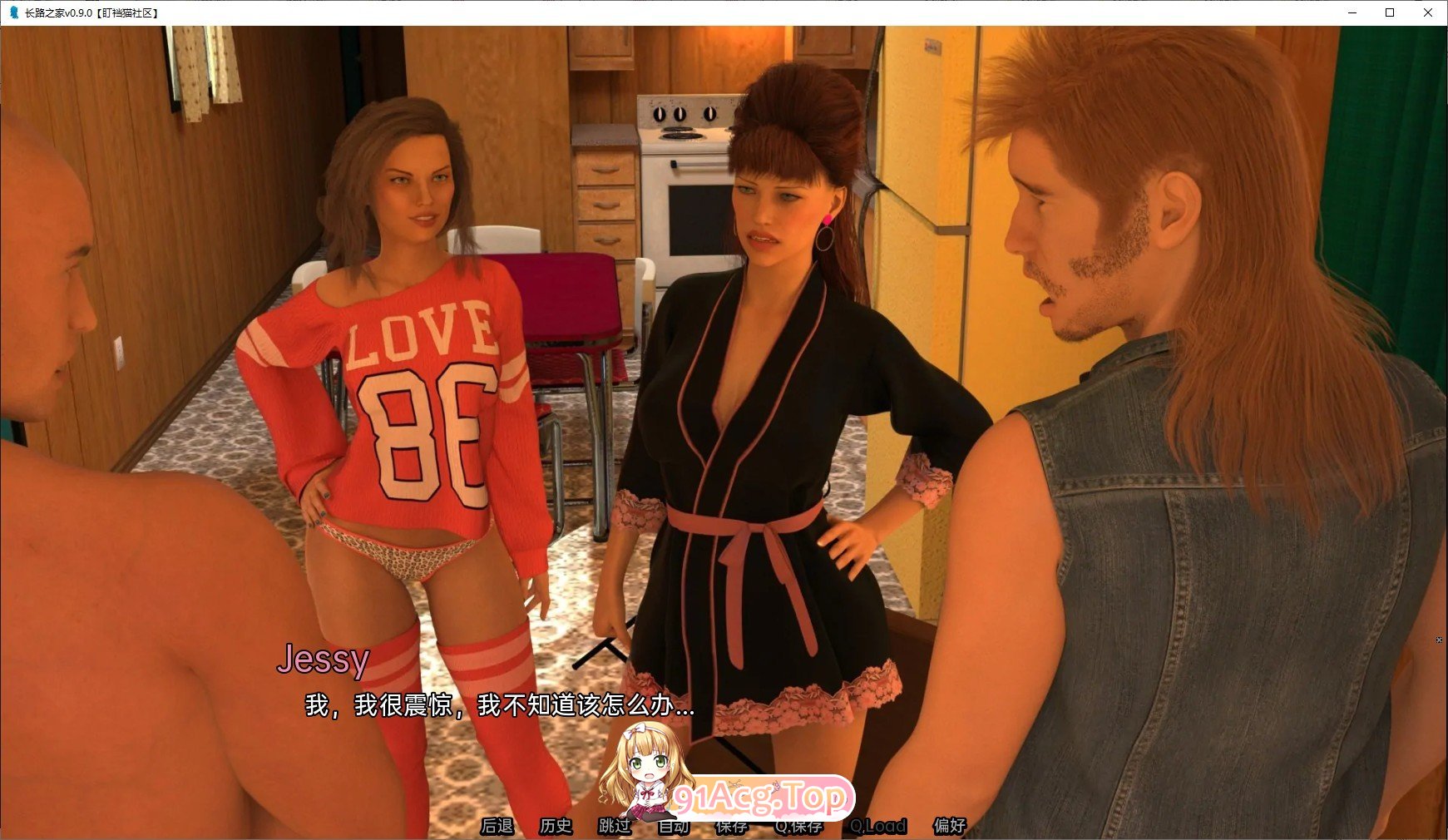Open the 保存 (Save) screen
Image resolution: width=1448 pixels, height=840 pixels.
coord(732,827)
